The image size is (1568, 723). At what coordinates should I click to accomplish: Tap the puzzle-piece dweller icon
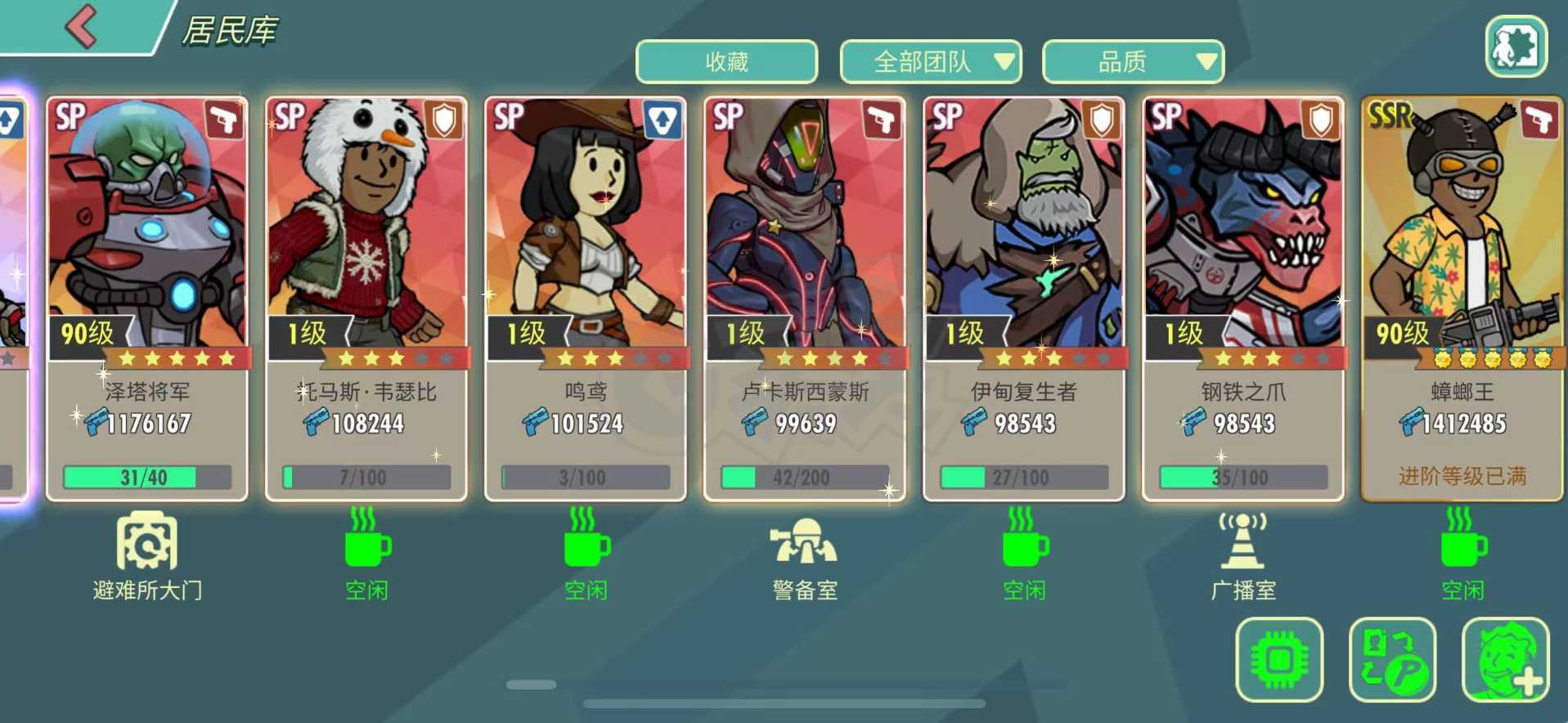[1516, 47]
